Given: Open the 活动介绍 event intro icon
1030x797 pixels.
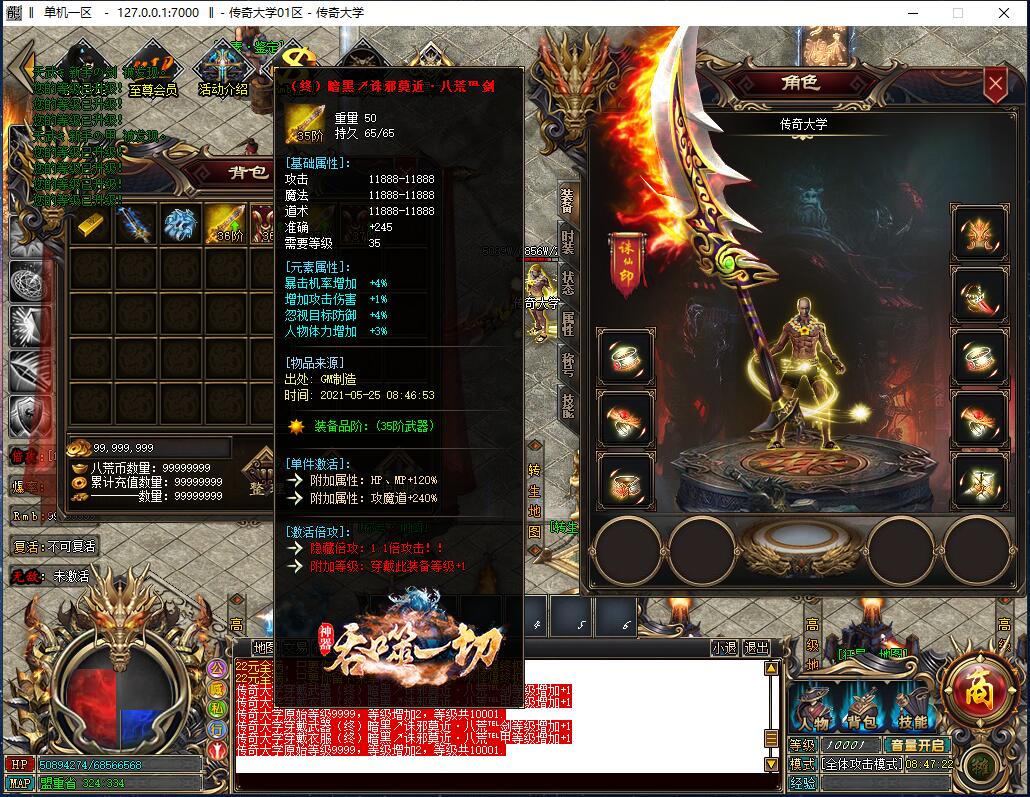Looking at the screenshot, I should click(222, 70).
